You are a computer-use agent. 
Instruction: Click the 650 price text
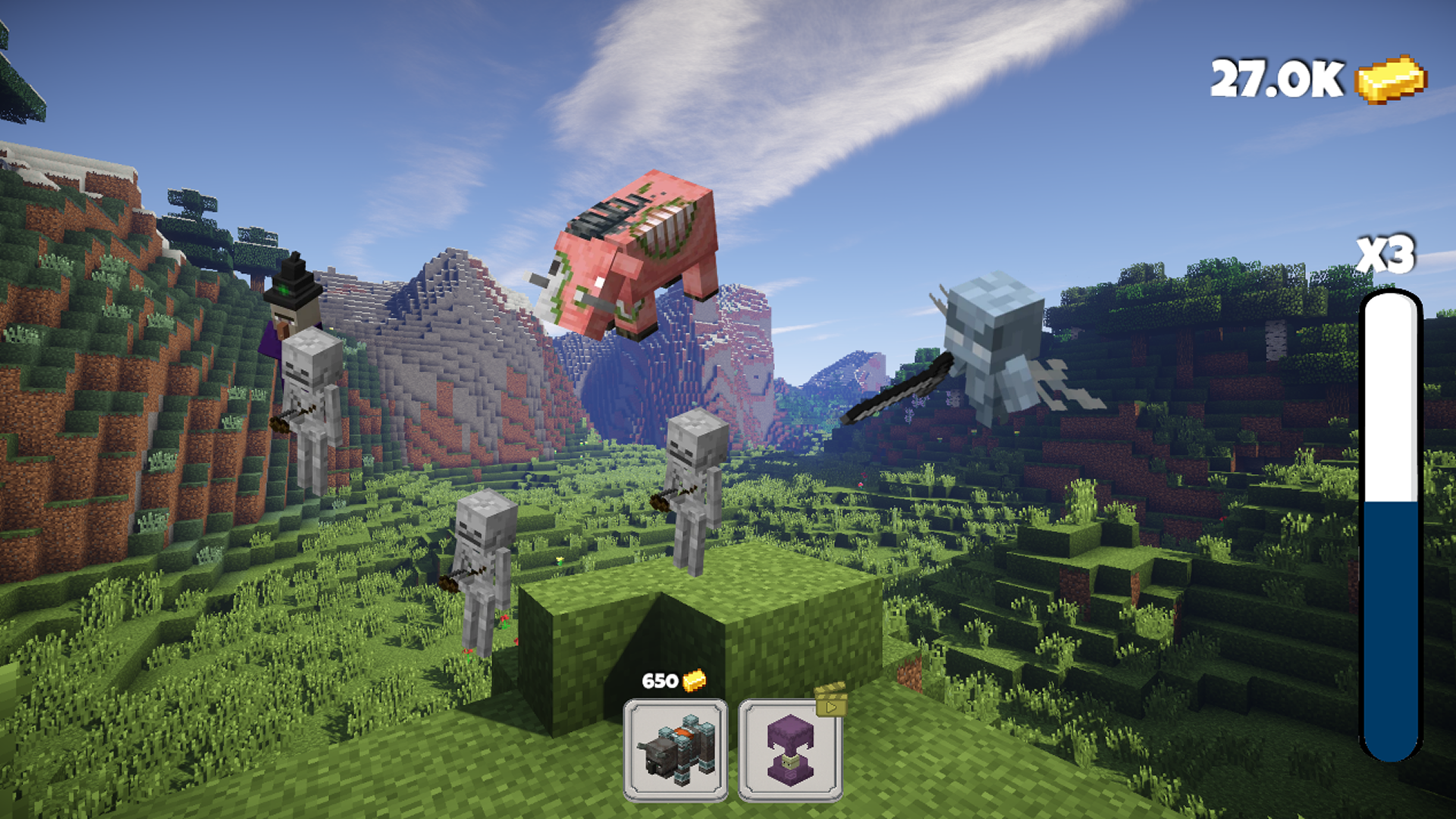pyautogui.click(x=659, y=680)
